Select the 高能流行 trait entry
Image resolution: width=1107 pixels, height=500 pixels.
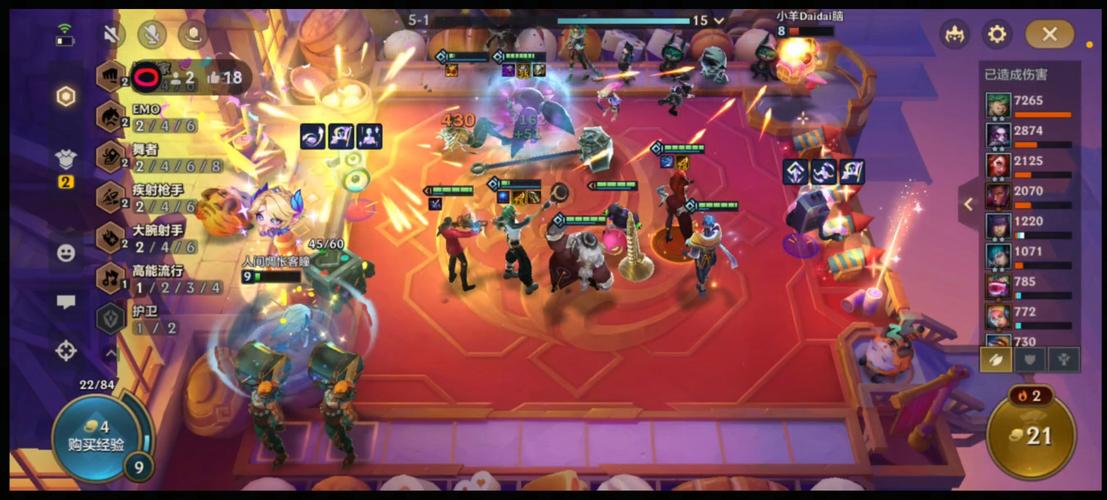coord(150,278)
